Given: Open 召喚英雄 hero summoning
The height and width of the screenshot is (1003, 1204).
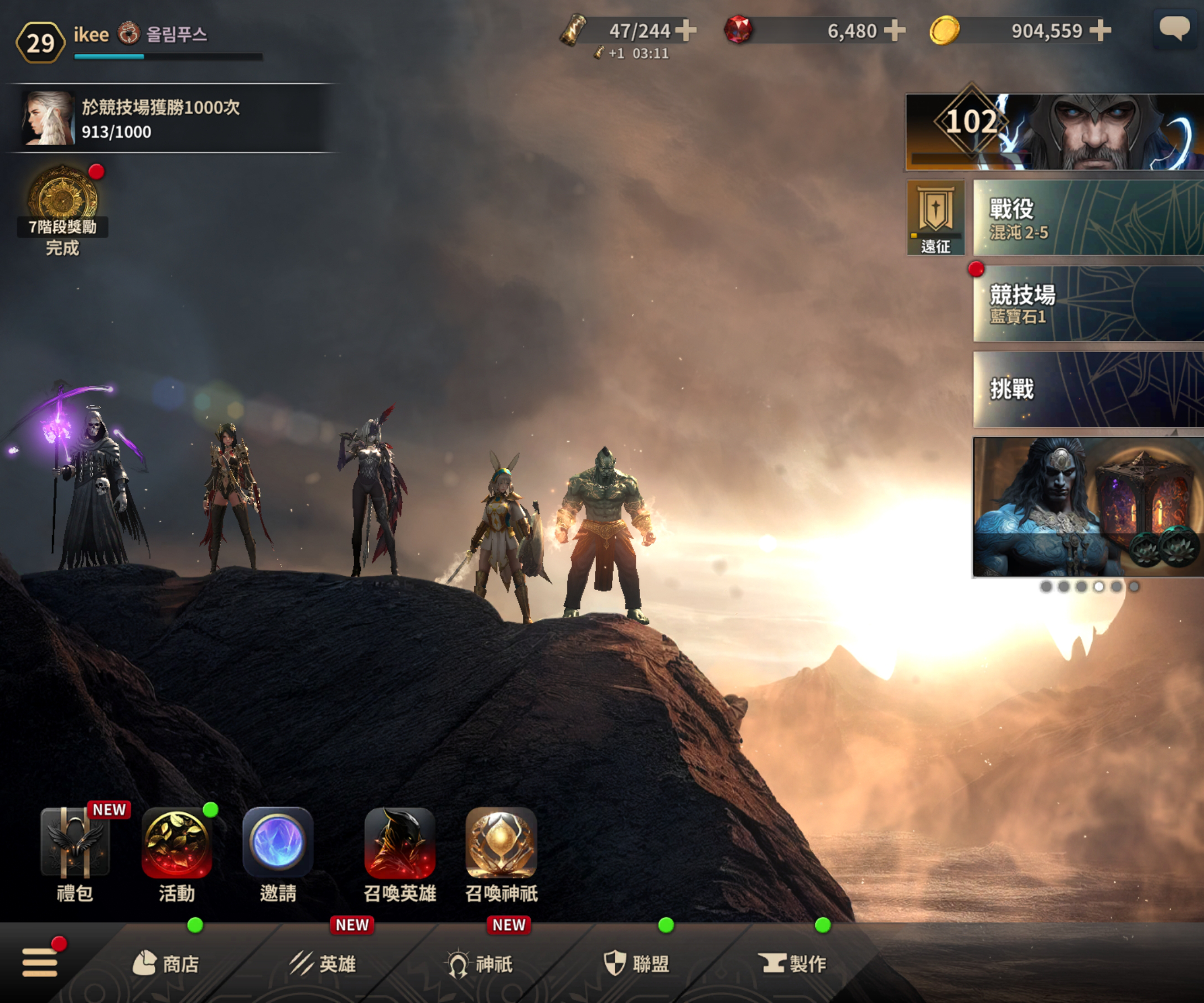Looking at the screenshot, I should 399,844.
